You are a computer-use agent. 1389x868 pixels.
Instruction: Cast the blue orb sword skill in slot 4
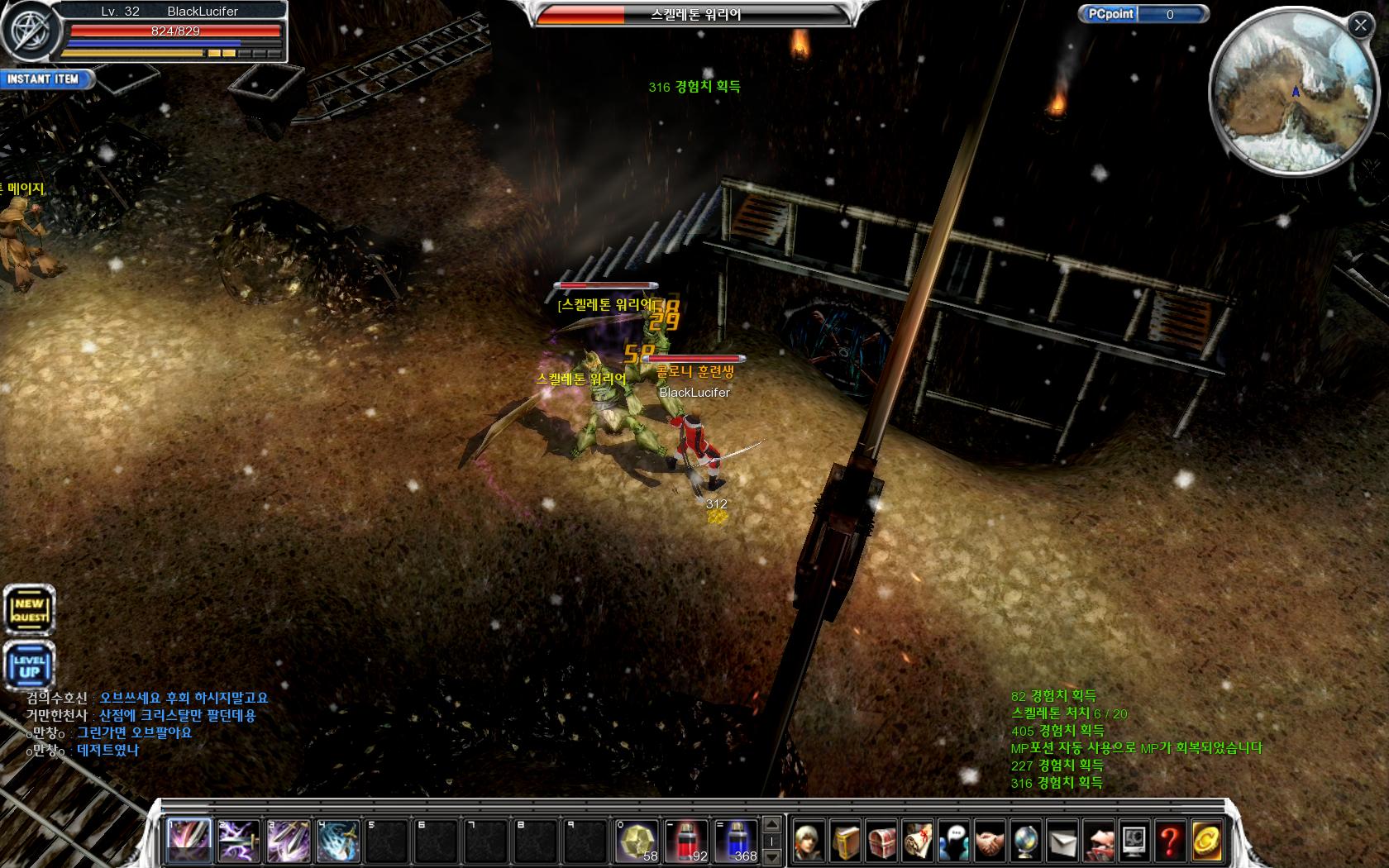click(338, 841)
